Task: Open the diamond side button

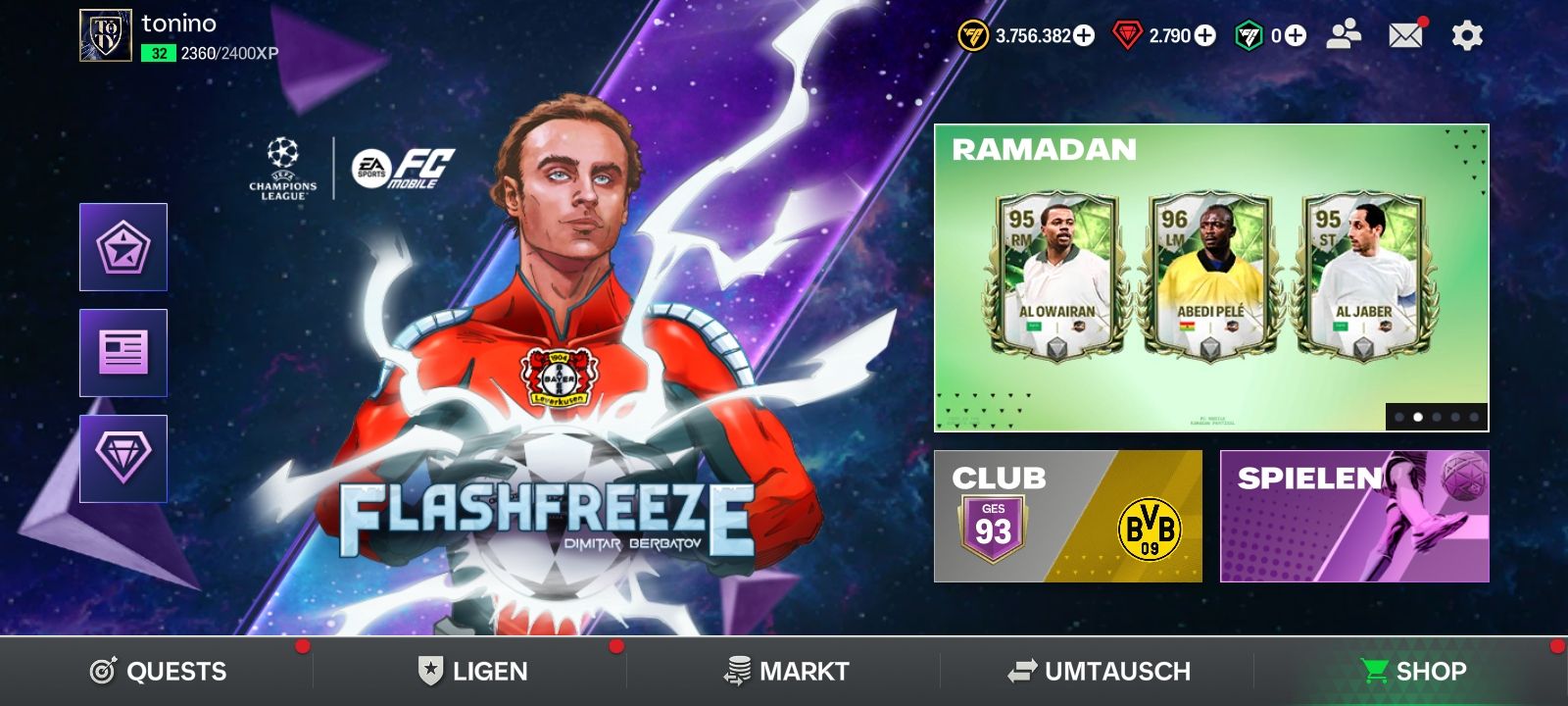Action: click(x=123, y=459)
